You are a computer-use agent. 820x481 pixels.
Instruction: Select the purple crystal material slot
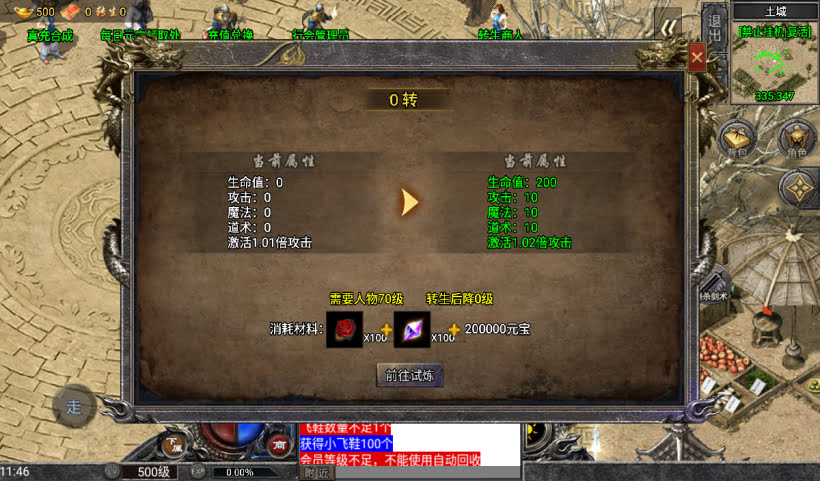click(x=412, y=328)
